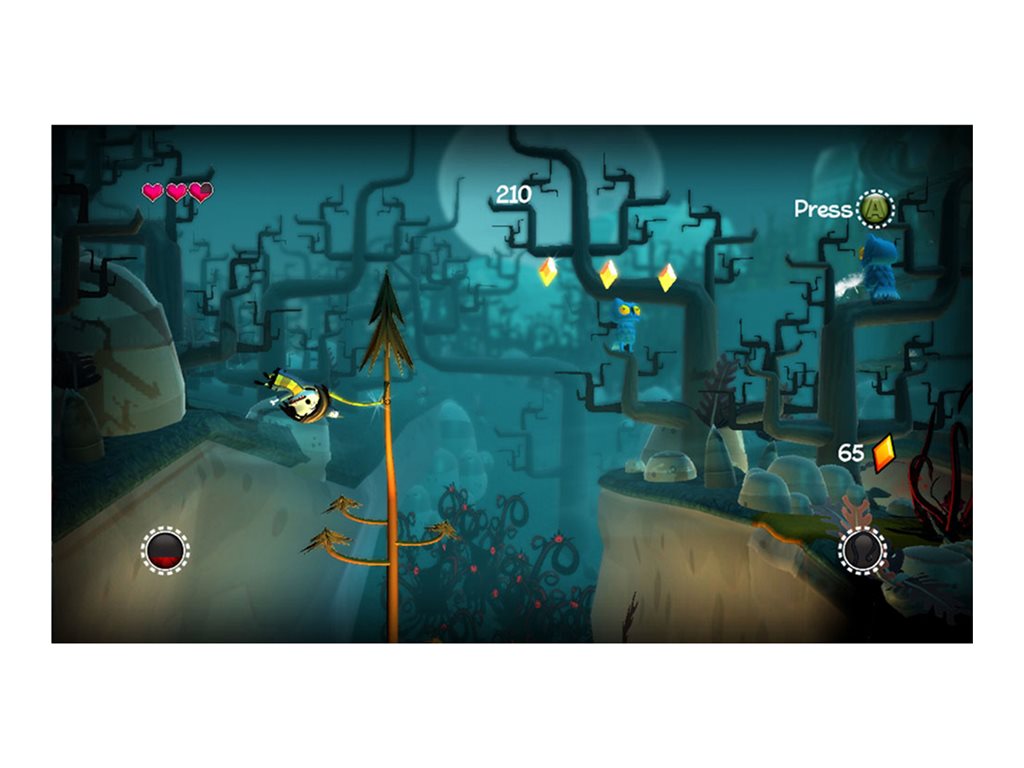Activate the dark creature silhouette ability icon
1024x768 pixels.
coord(862,549)
